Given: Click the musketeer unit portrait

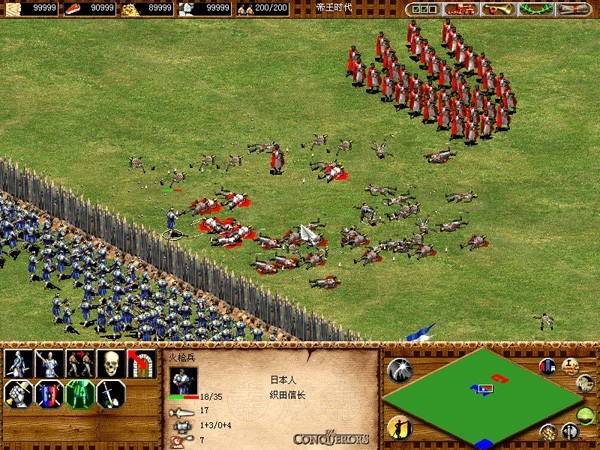Looking at the screenshot, I should [x=183, y=381].
